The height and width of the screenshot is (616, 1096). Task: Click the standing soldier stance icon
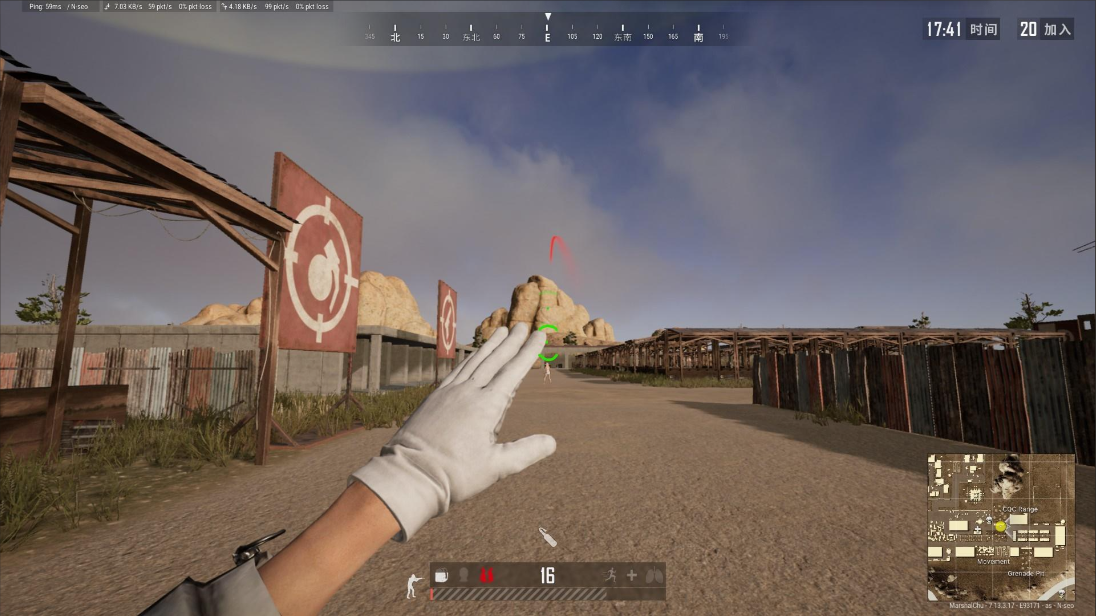coord(413,586)
